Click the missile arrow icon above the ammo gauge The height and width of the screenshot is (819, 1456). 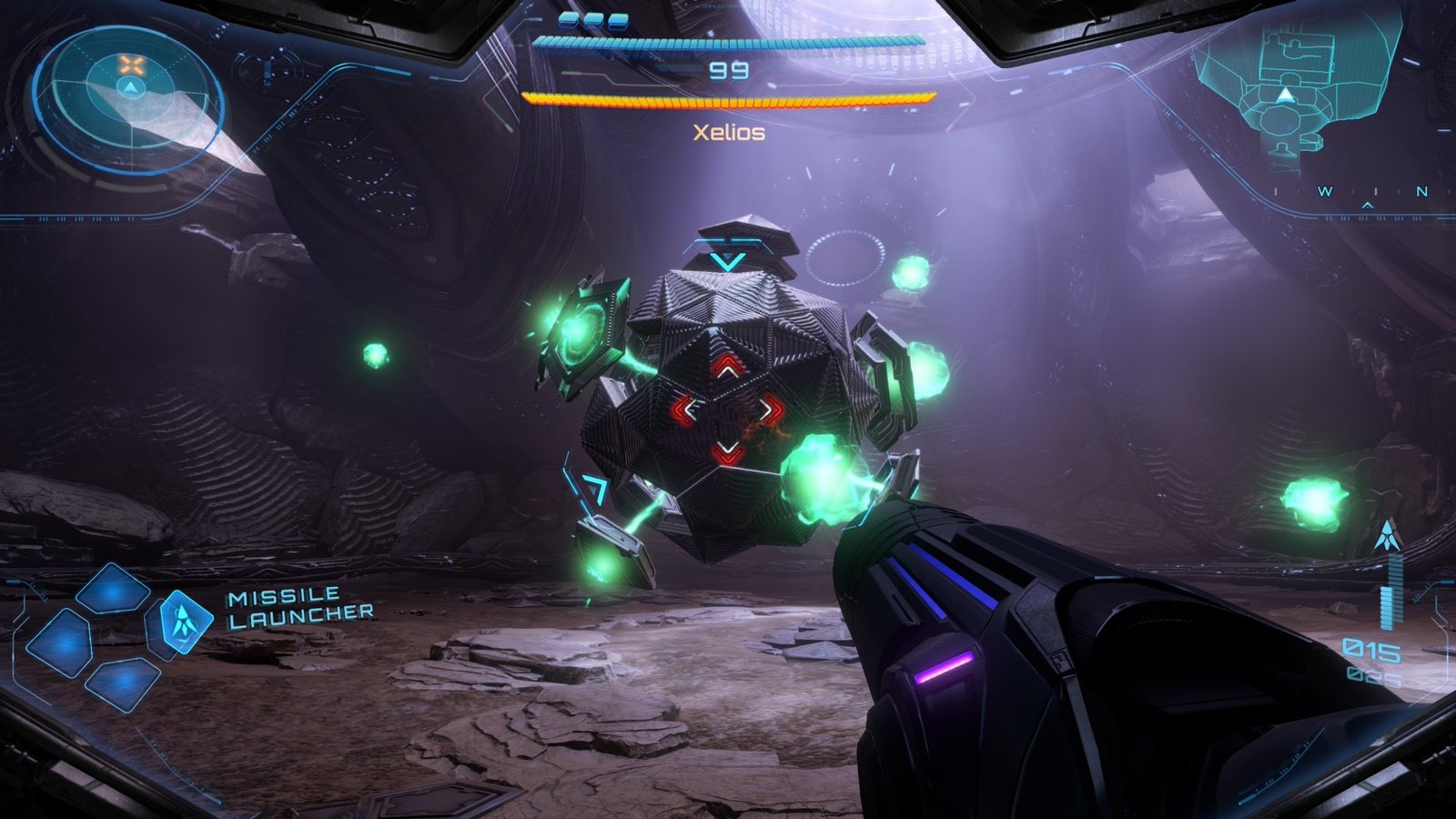click(1386, 534)
